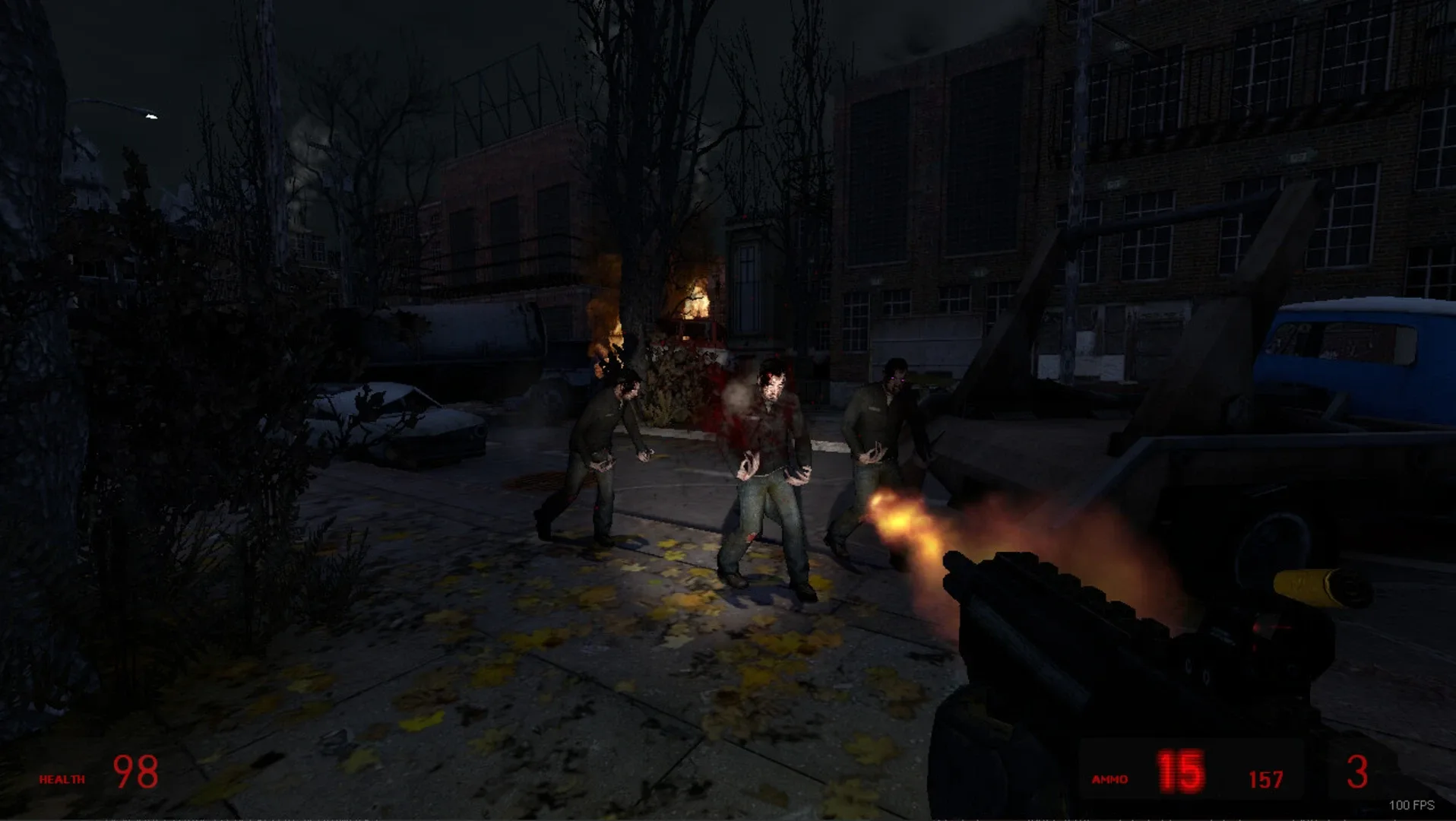
Task: Click the muzzle flash of the rifle
Action: pyautogui.click(x=901, y=525)
